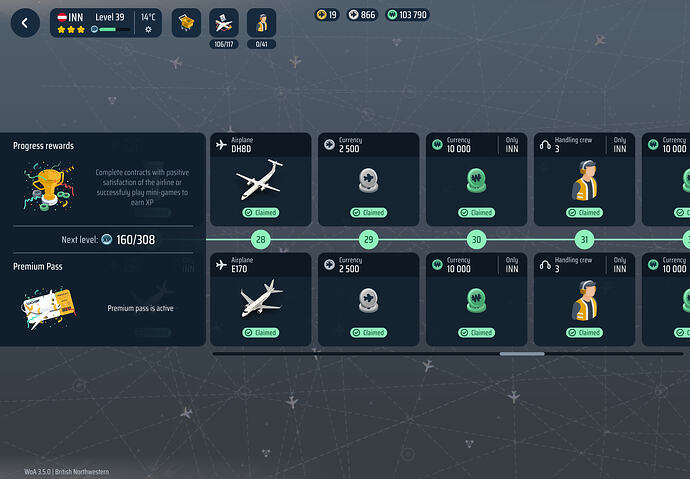Open the INN airport level panel
Image resolution: width=690 pixels, height=479 pixels.
tap(106, 23)
